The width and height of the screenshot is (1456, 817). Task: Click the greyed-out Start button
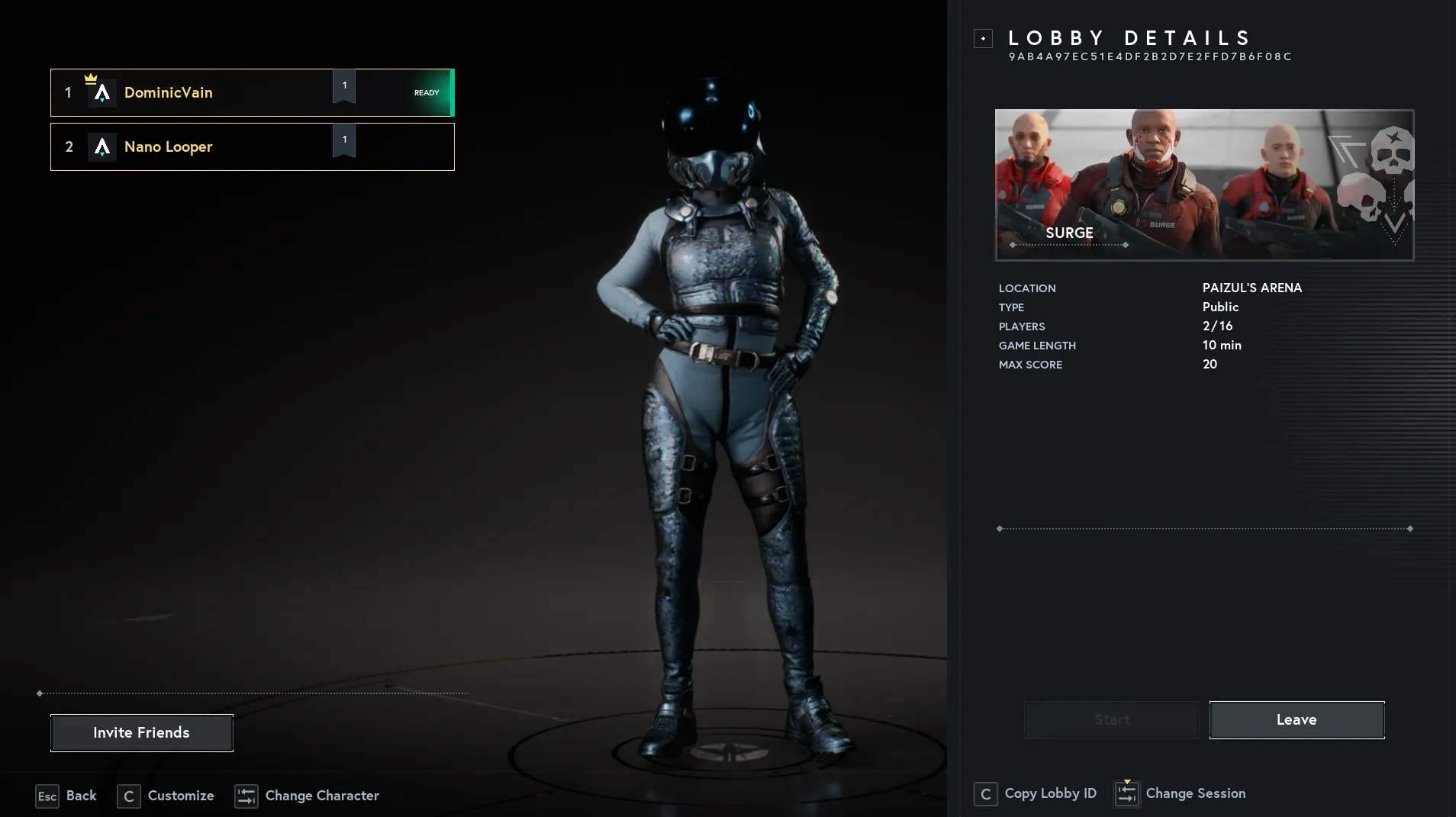tap(1111, 719)
